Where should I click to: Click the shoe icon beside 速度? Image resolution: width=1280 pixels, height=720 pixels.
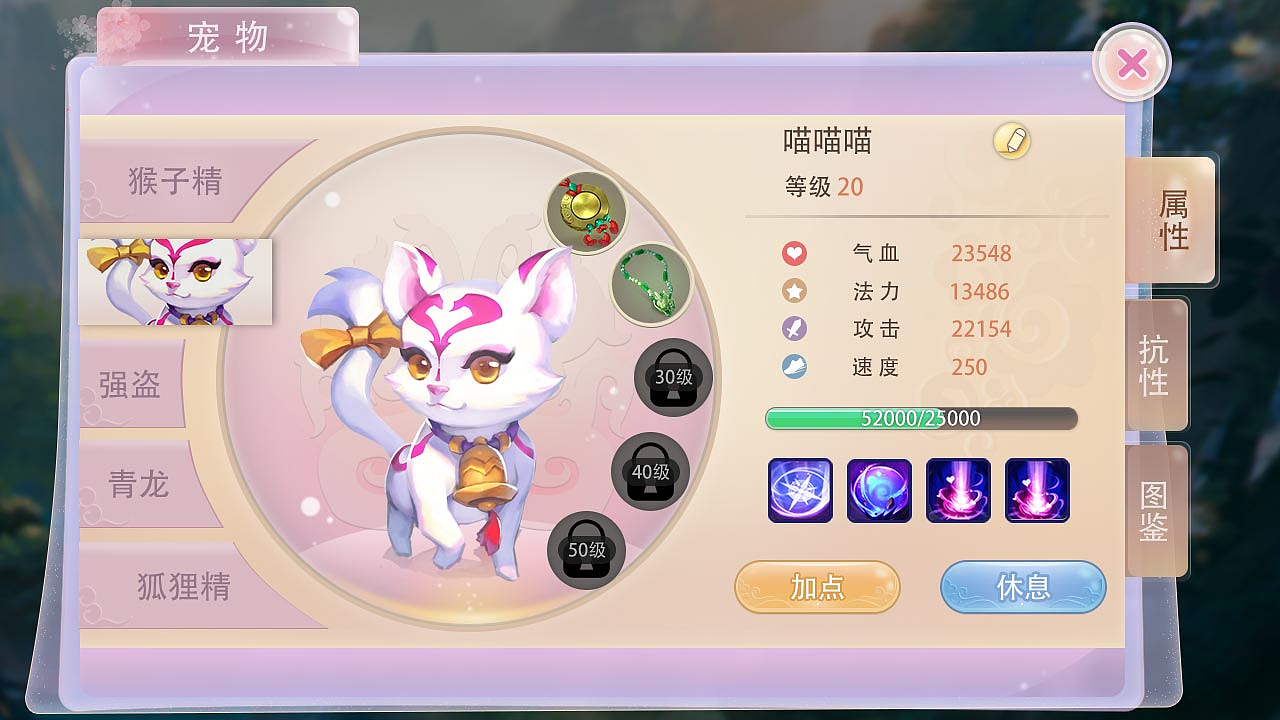pos(794,367)
